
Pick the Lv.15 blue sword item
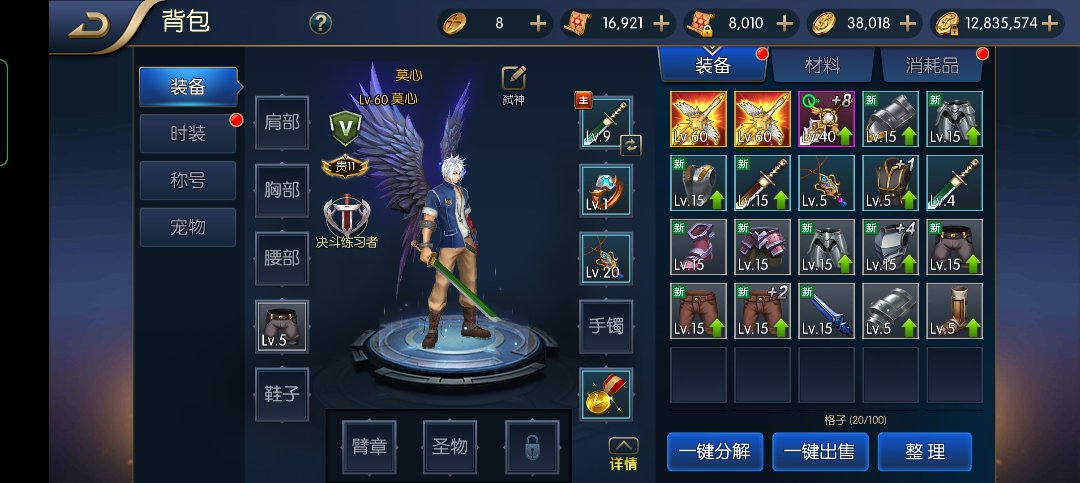pos(826,311)
